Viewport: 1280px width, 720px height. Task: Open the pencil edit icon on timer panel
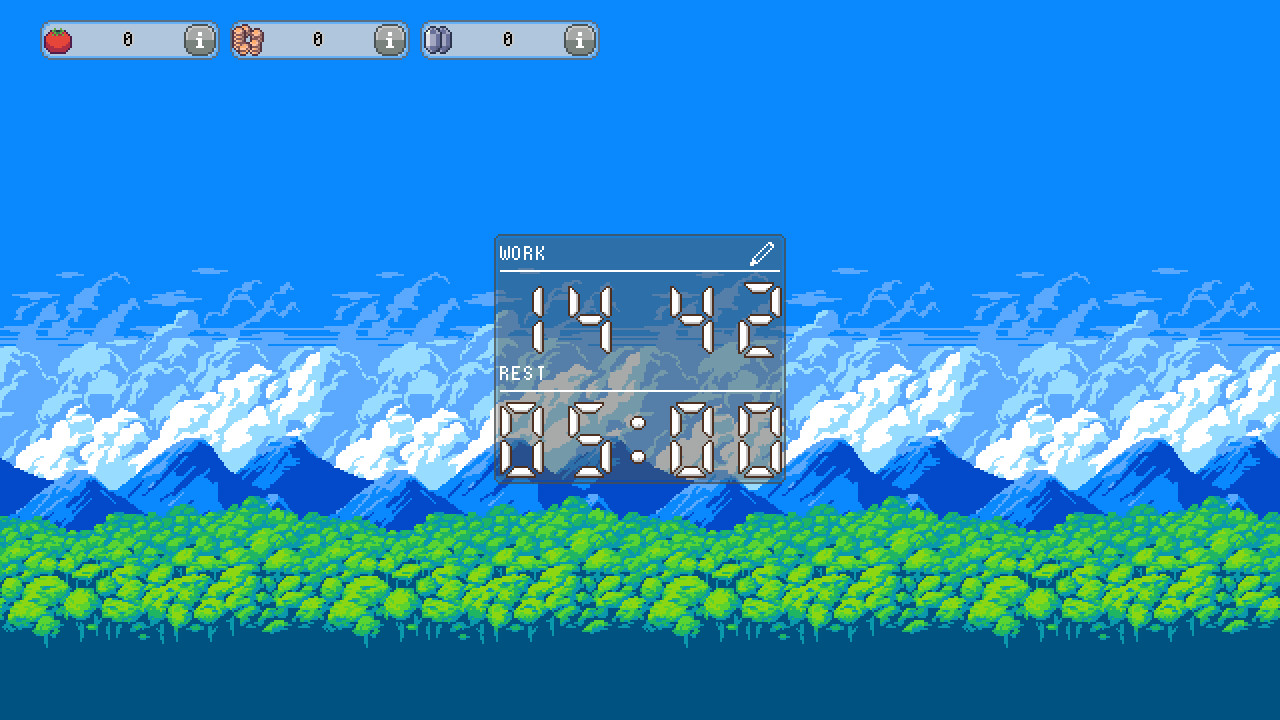(762, 252)
